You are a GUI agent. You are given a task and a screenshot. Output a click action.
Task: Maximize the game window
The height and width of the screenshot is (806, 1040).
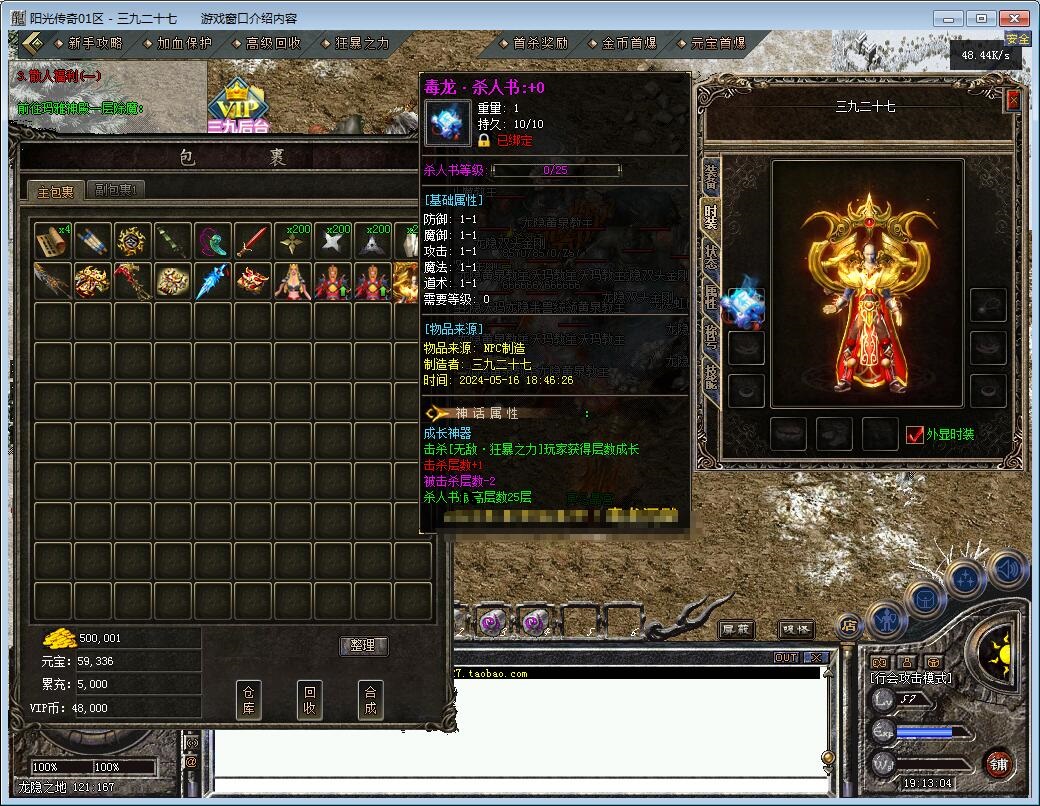click(x=983, y=18)
